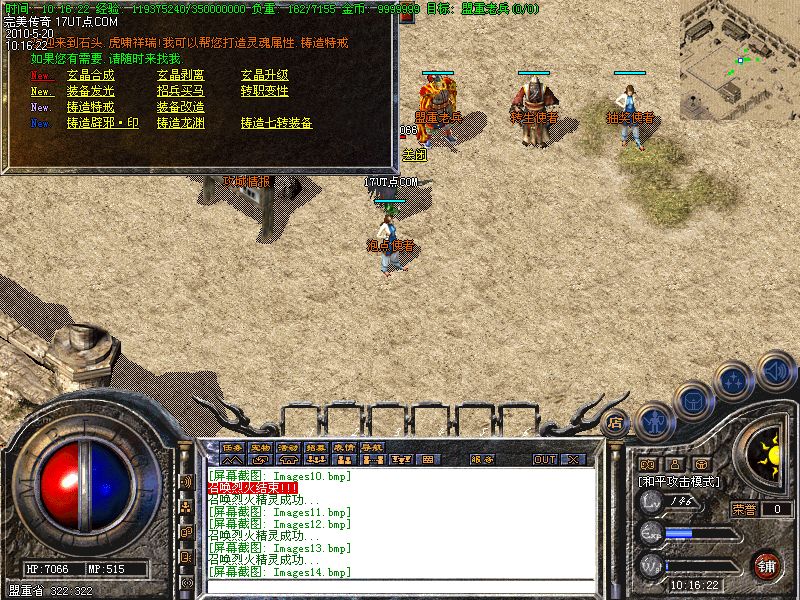
Task: Choose the 招兵买马 link
Action: (x=180, y=91)
